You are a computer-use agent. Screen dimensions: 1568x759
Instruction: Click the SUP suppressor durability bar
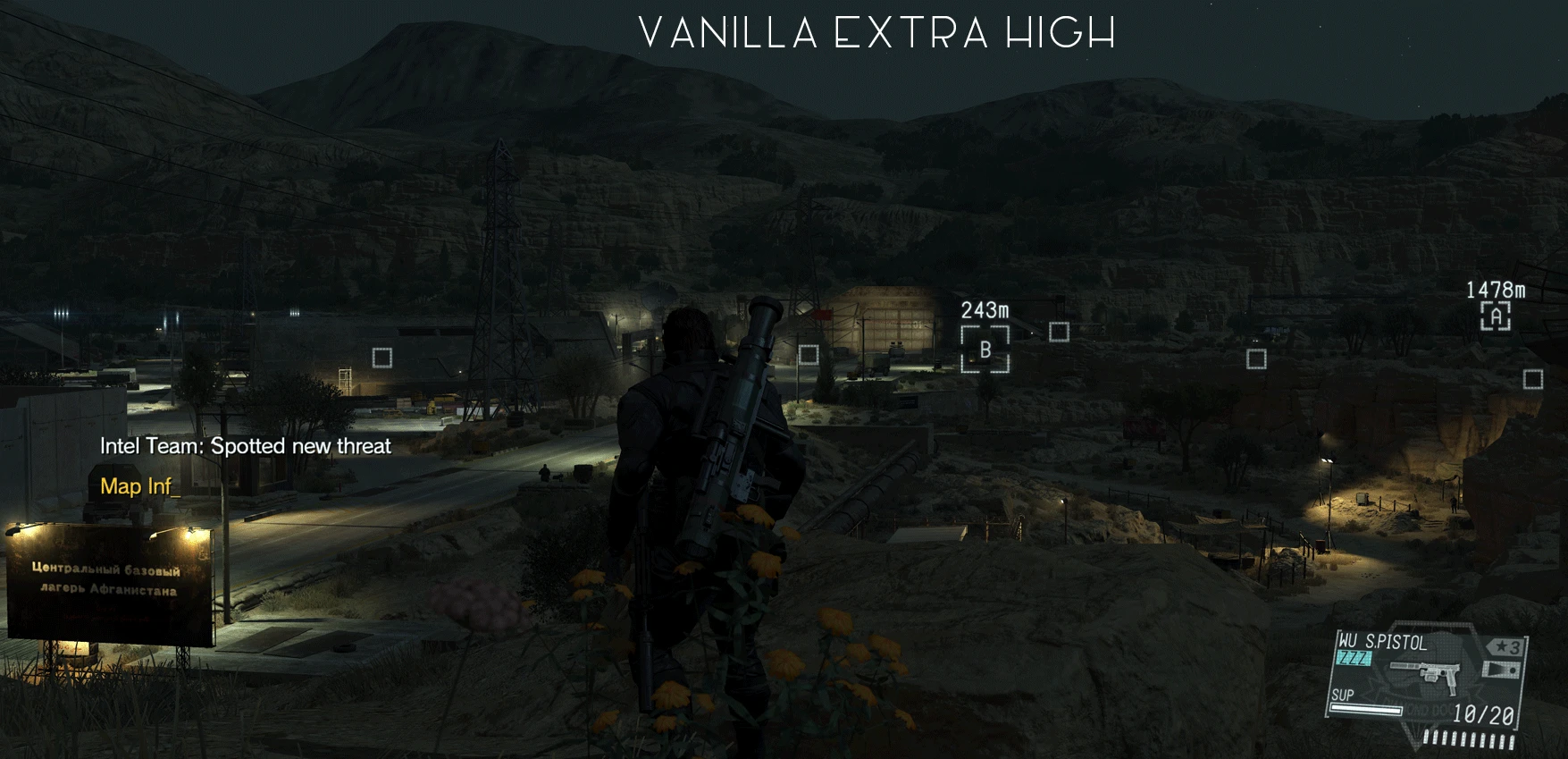click(1365, 709)
